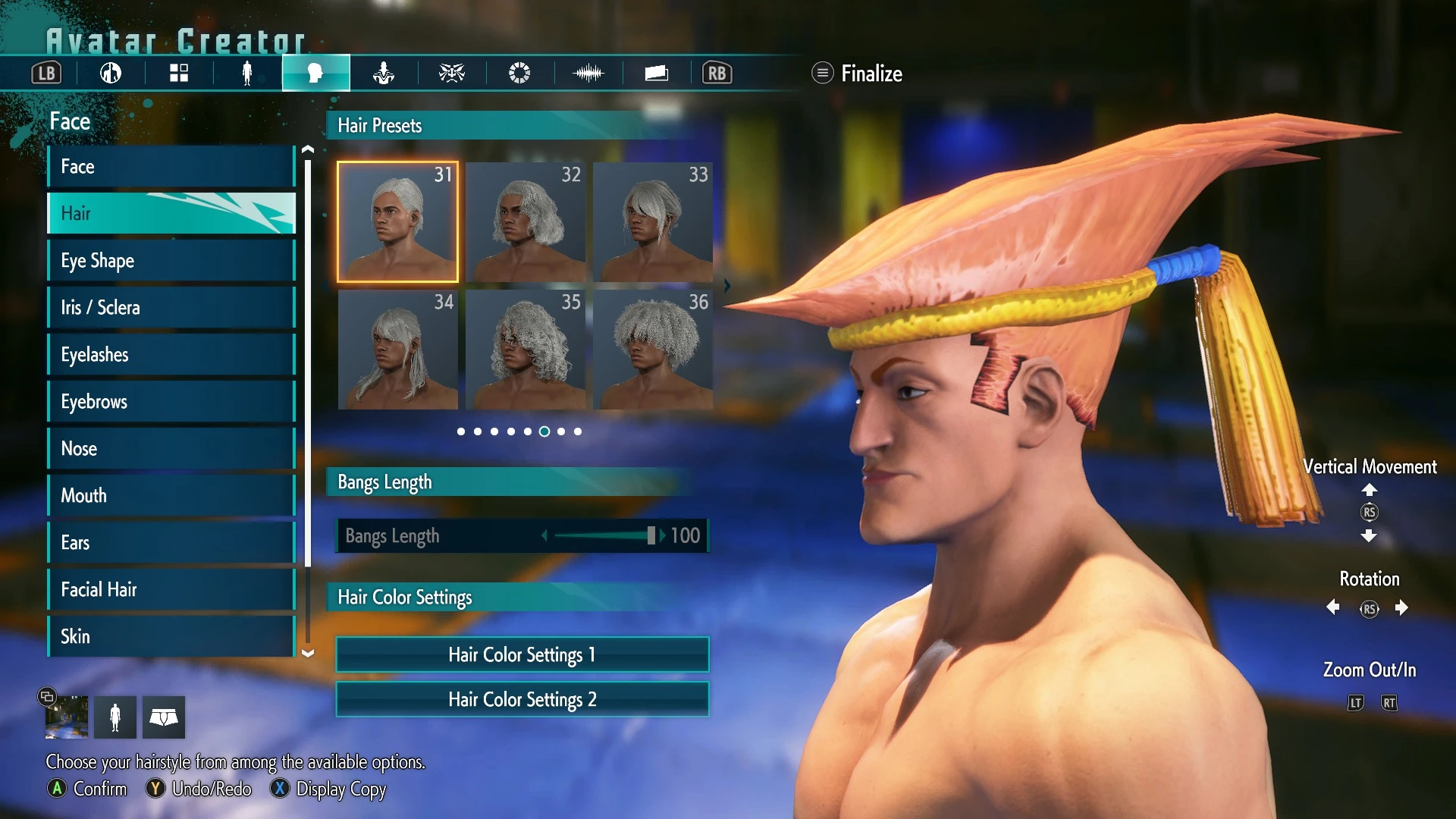Screen dimensions: 1456x819
Task: Choose hair preset 33 with side bangs
Action: (653, 221)
